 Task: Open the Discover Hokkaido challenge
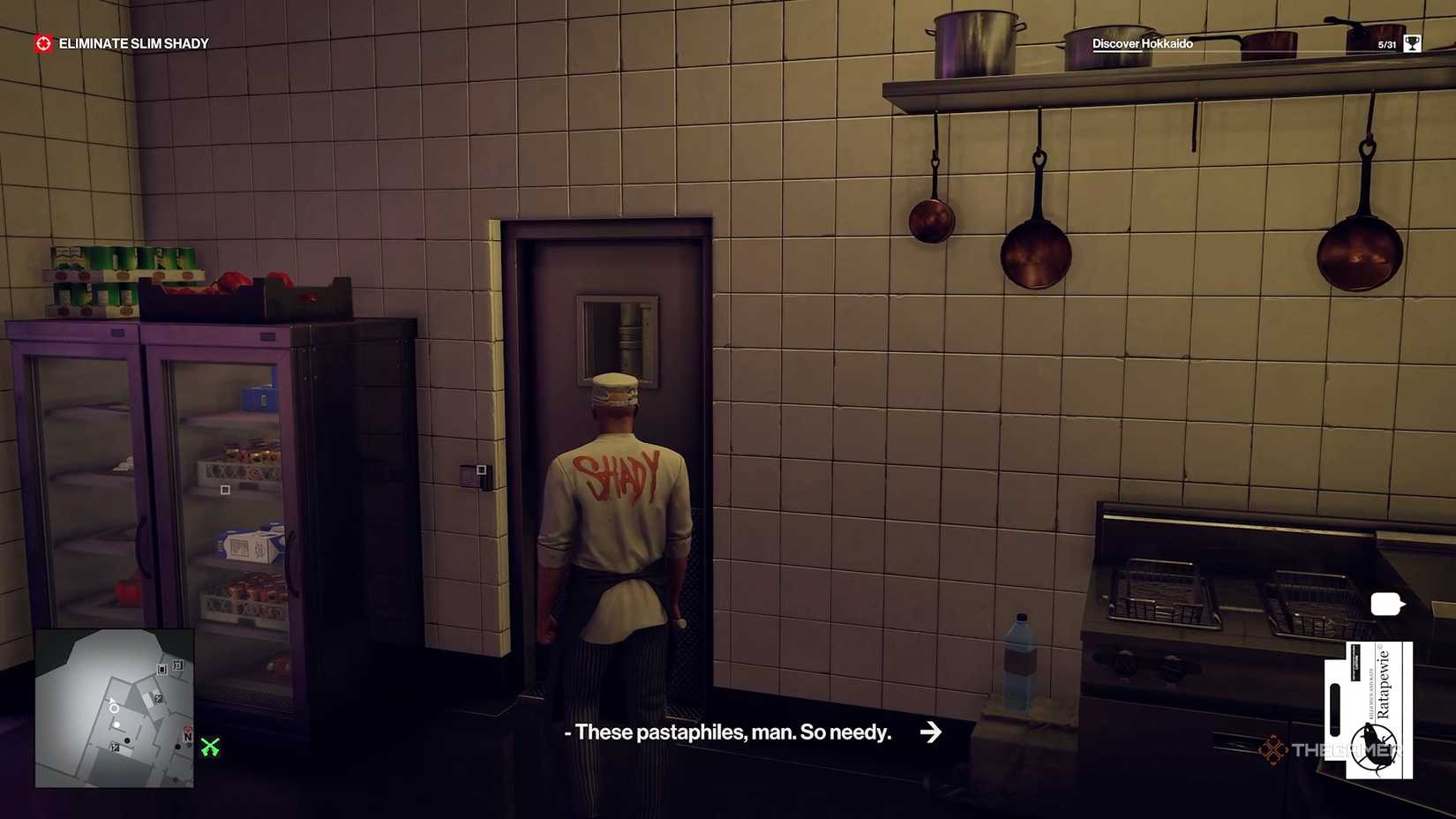(1142, 41)
